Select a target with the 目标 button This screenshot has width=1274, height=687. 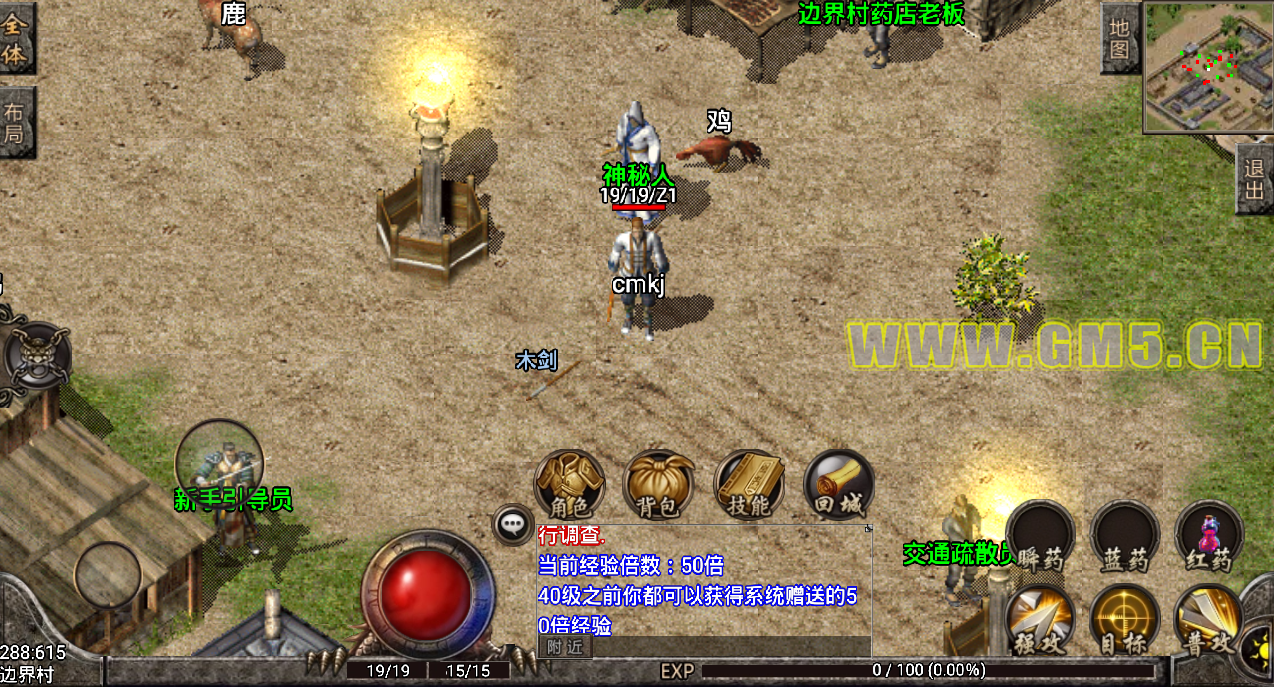pos(1125,620)
